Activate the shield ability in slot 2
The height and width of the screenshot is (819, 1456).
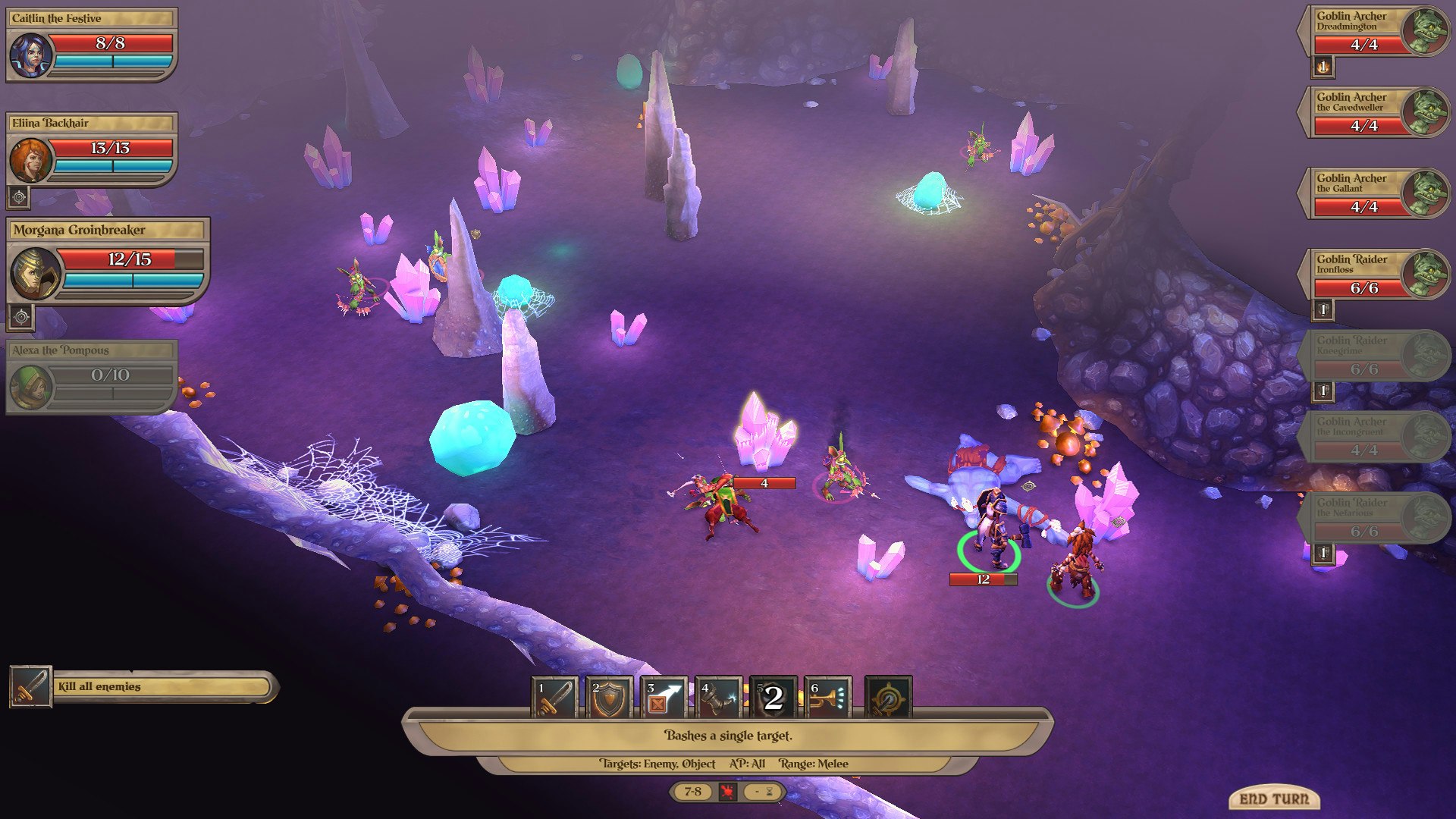(x=609, y=698)
